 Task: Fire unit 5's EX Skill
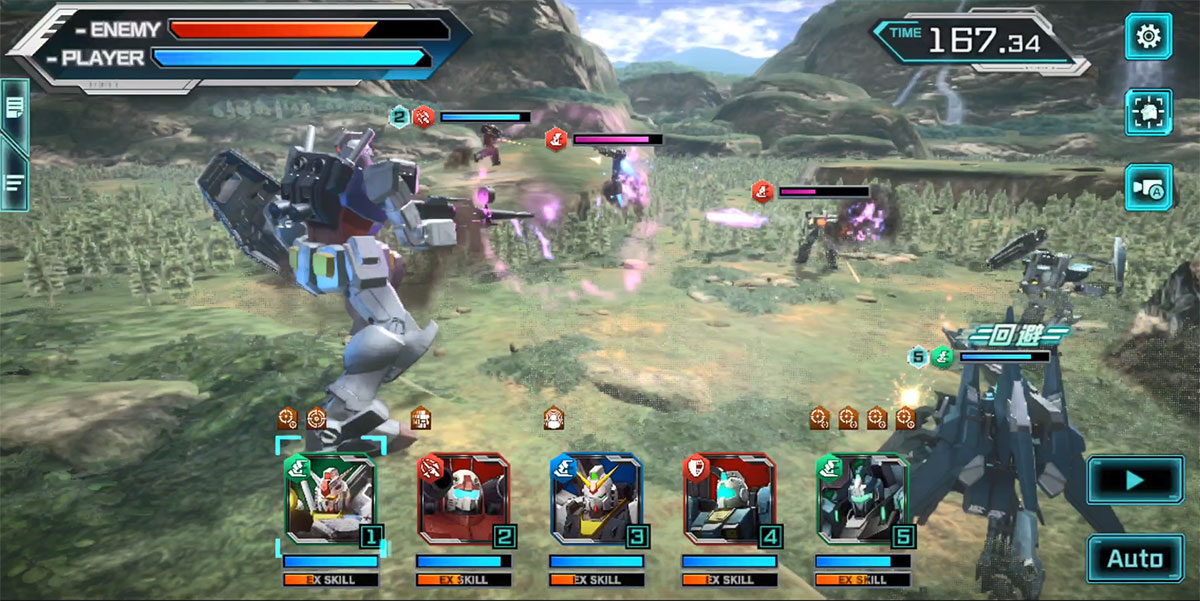[862, 580]
